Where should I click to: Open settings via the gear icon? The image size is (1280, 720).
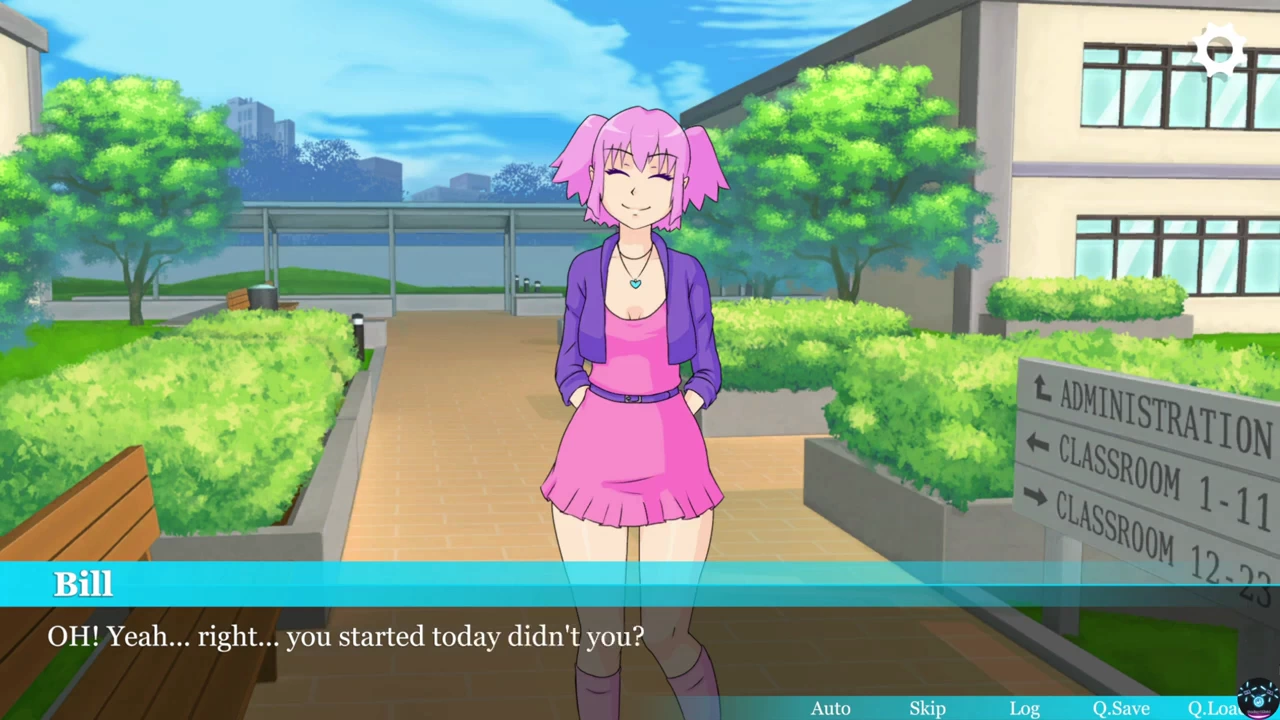1219,51
